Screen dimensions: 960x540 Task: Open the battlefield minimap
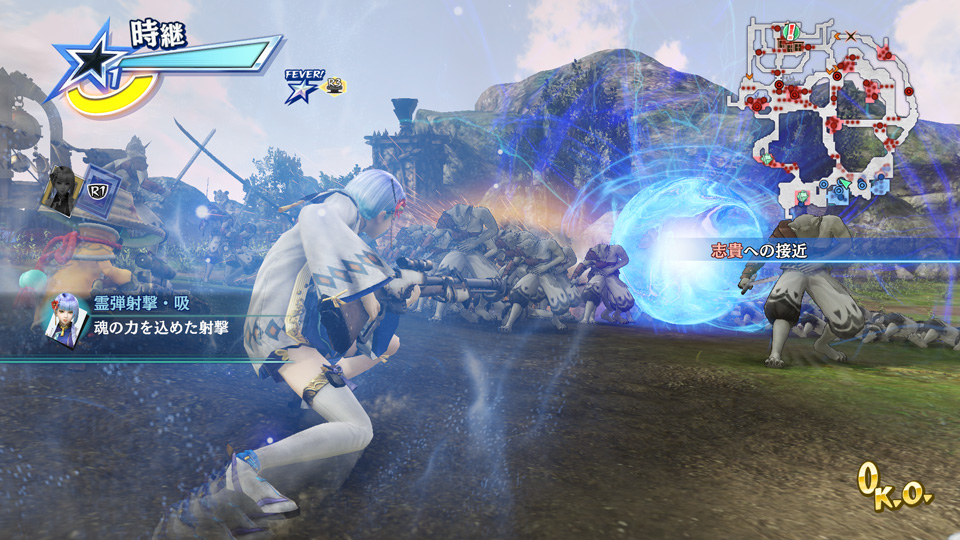[x=824, y=112]
